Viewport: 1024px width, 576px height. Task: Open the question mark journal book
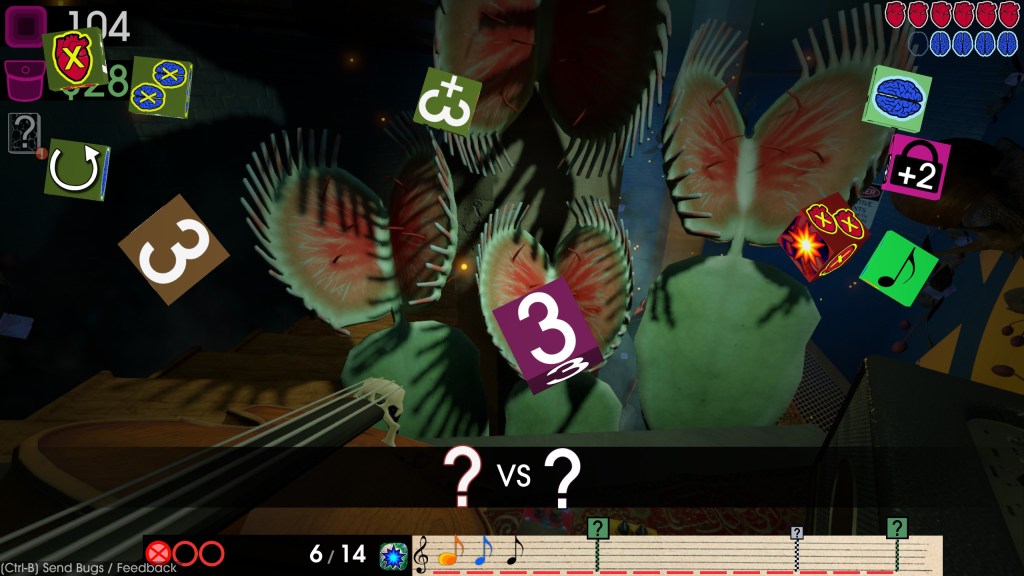pyautogui.click(x=23, y=133)
